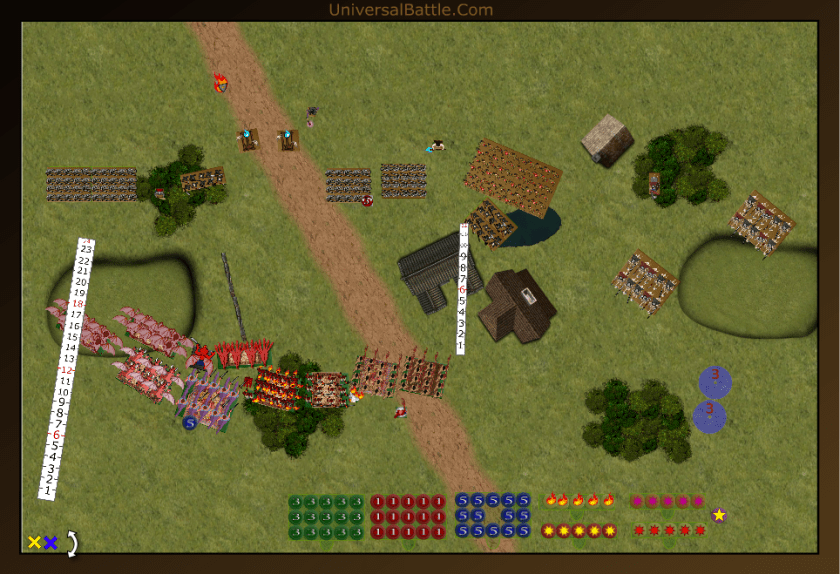The height and width of the screenshot is (574, 840).
Task: Activate the white rotate arrow control
Action: point(71,543)
